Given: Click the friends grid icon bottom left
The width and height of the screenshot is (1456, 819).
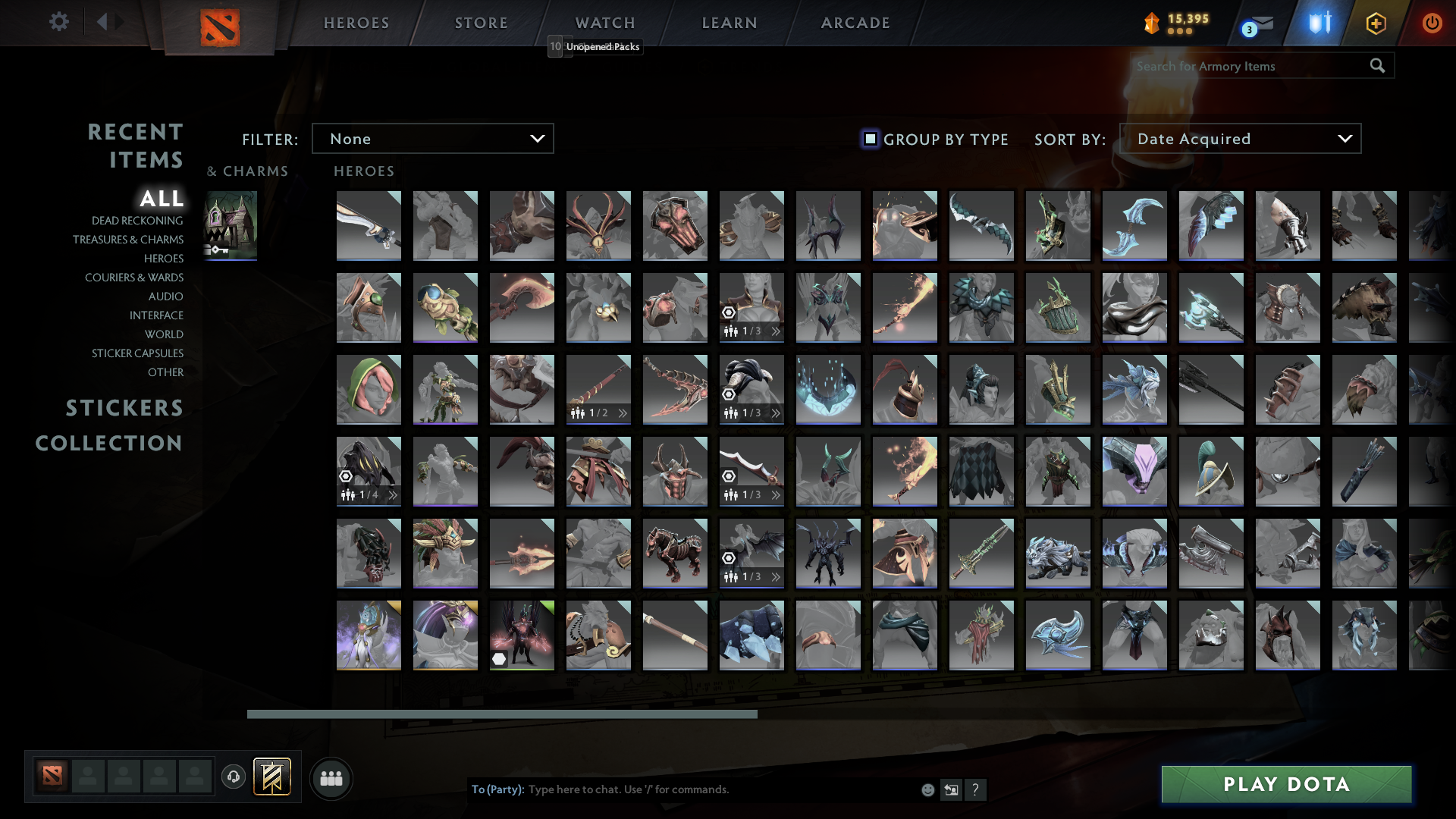Looking at the screenshot, I should click(x=331, y=778).
